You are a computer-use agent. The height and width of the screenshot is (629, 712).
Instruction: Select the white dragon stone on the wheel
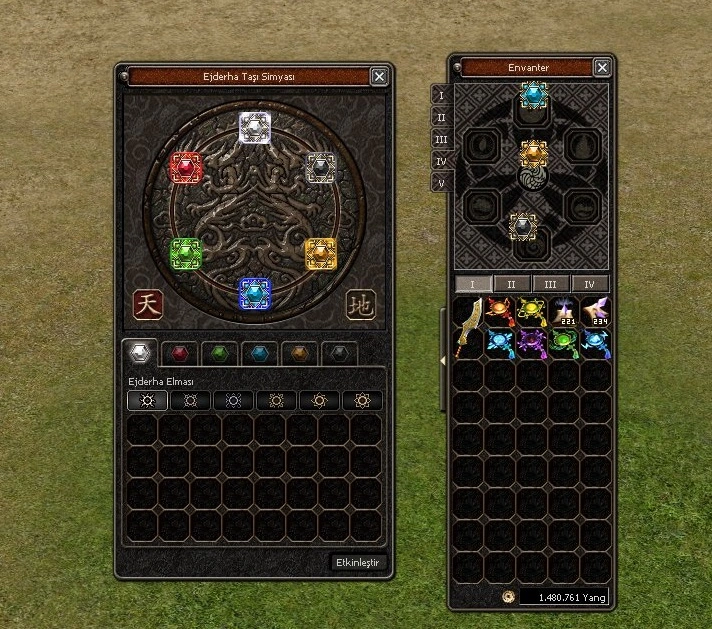[x=255, y=127]
